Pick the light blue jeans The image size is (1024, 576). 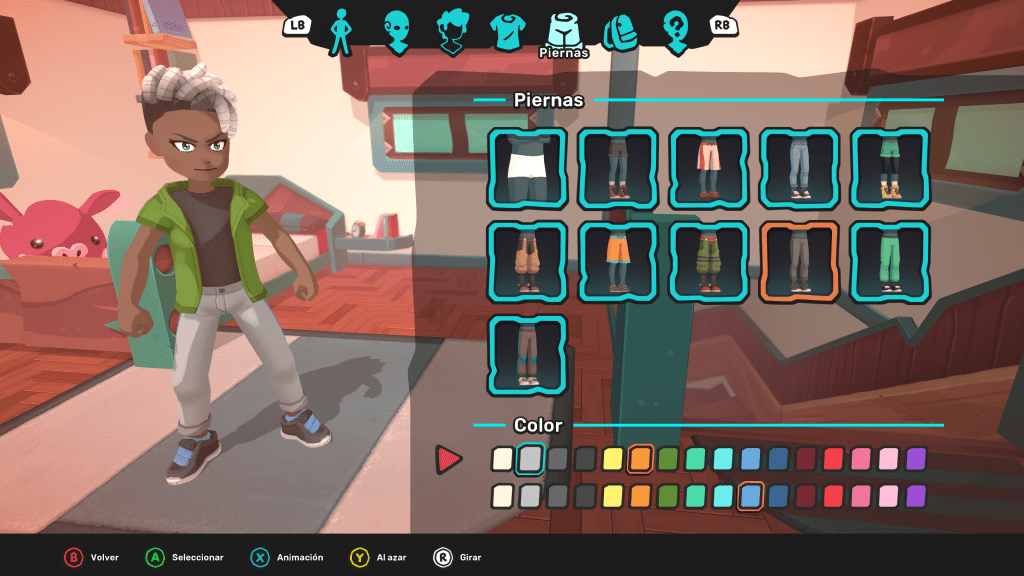[x=800, y=168]
